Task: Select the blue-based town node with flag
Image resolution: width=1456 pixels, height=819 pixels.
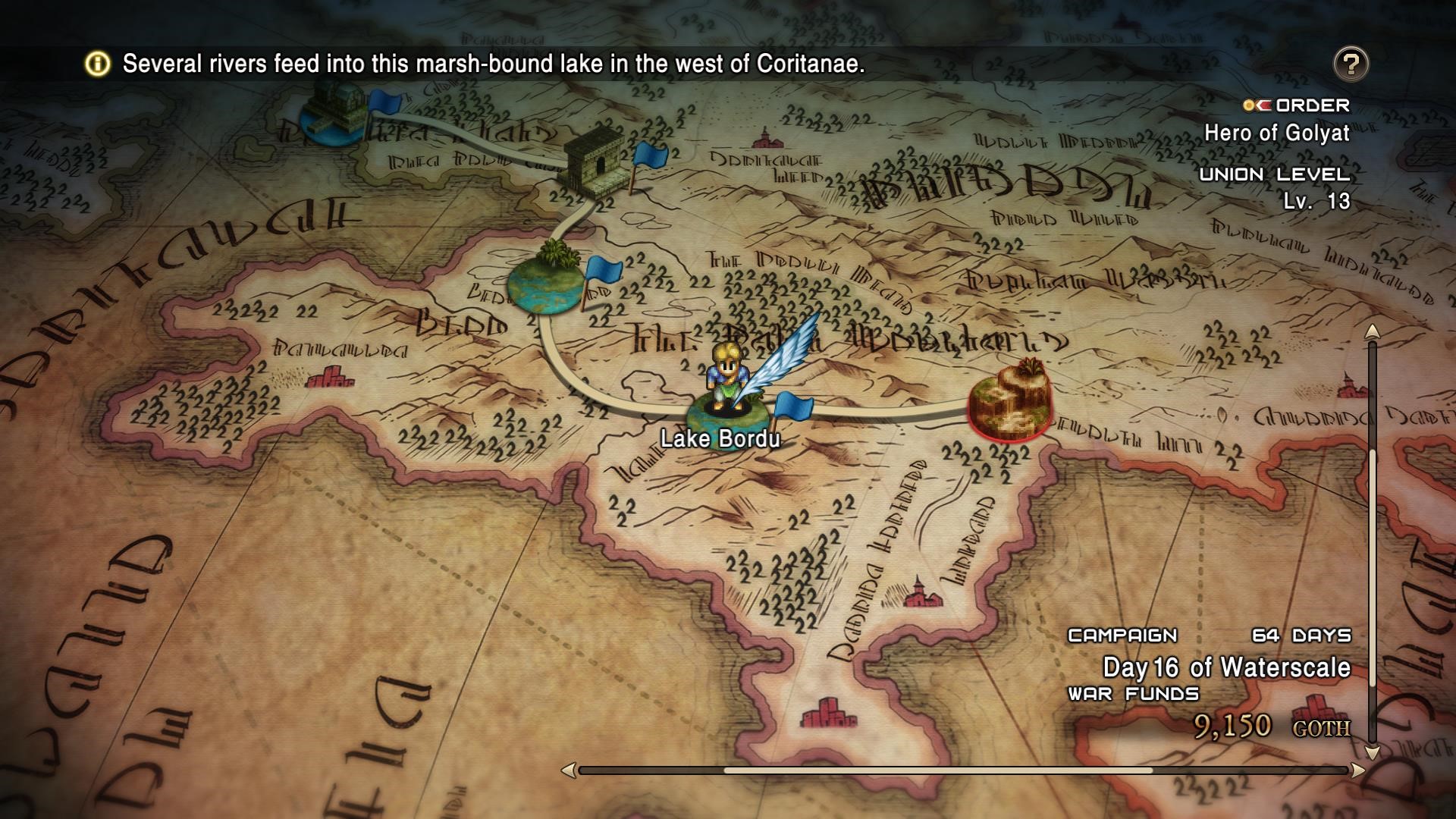Action: 331,115
